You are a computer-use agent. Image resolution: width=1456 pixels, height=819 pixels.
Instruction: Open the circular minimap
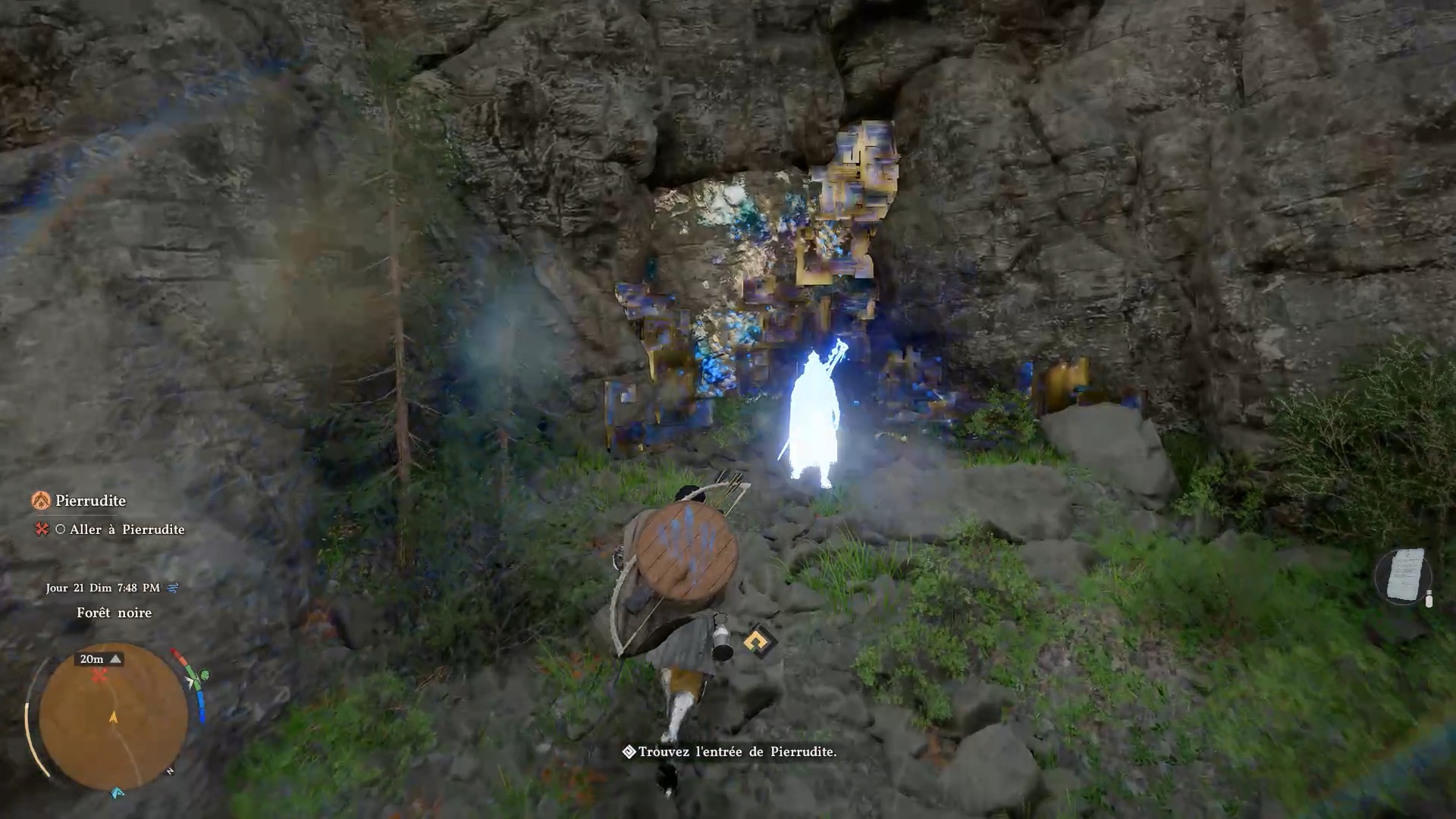coord(113,716)
